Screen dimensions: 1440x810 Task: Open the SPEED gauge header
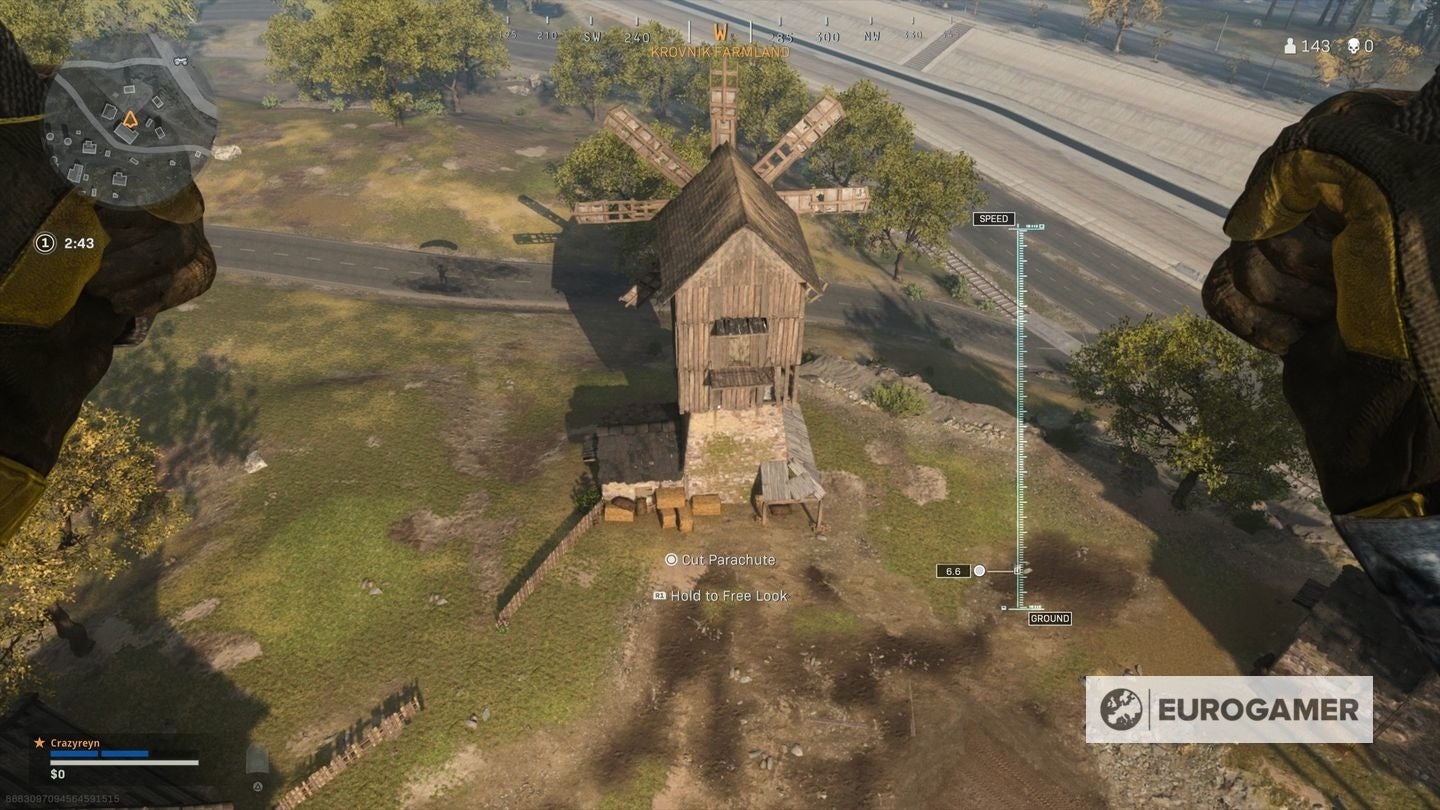[993, 218]
